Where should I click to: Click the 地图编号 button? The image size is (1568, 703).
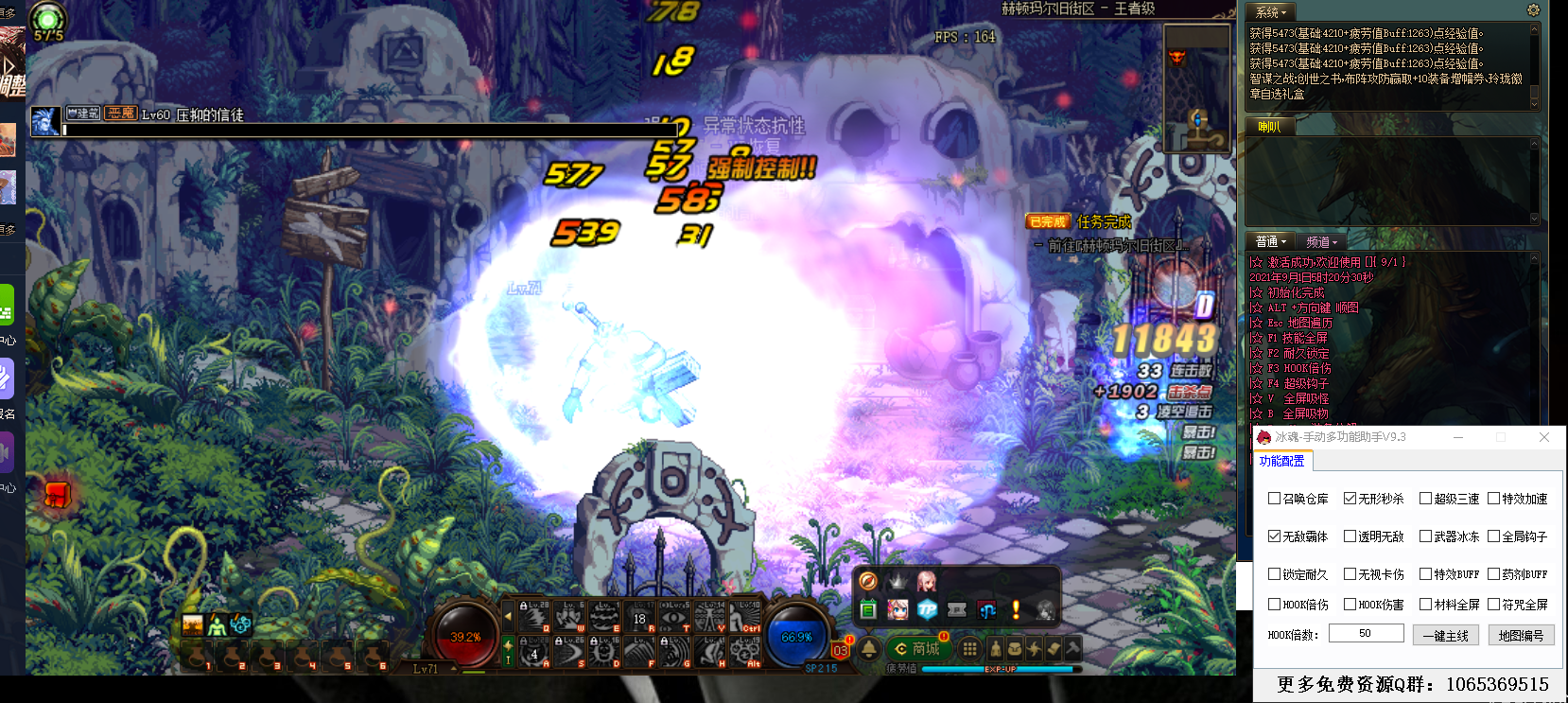tap(1521, 636)
